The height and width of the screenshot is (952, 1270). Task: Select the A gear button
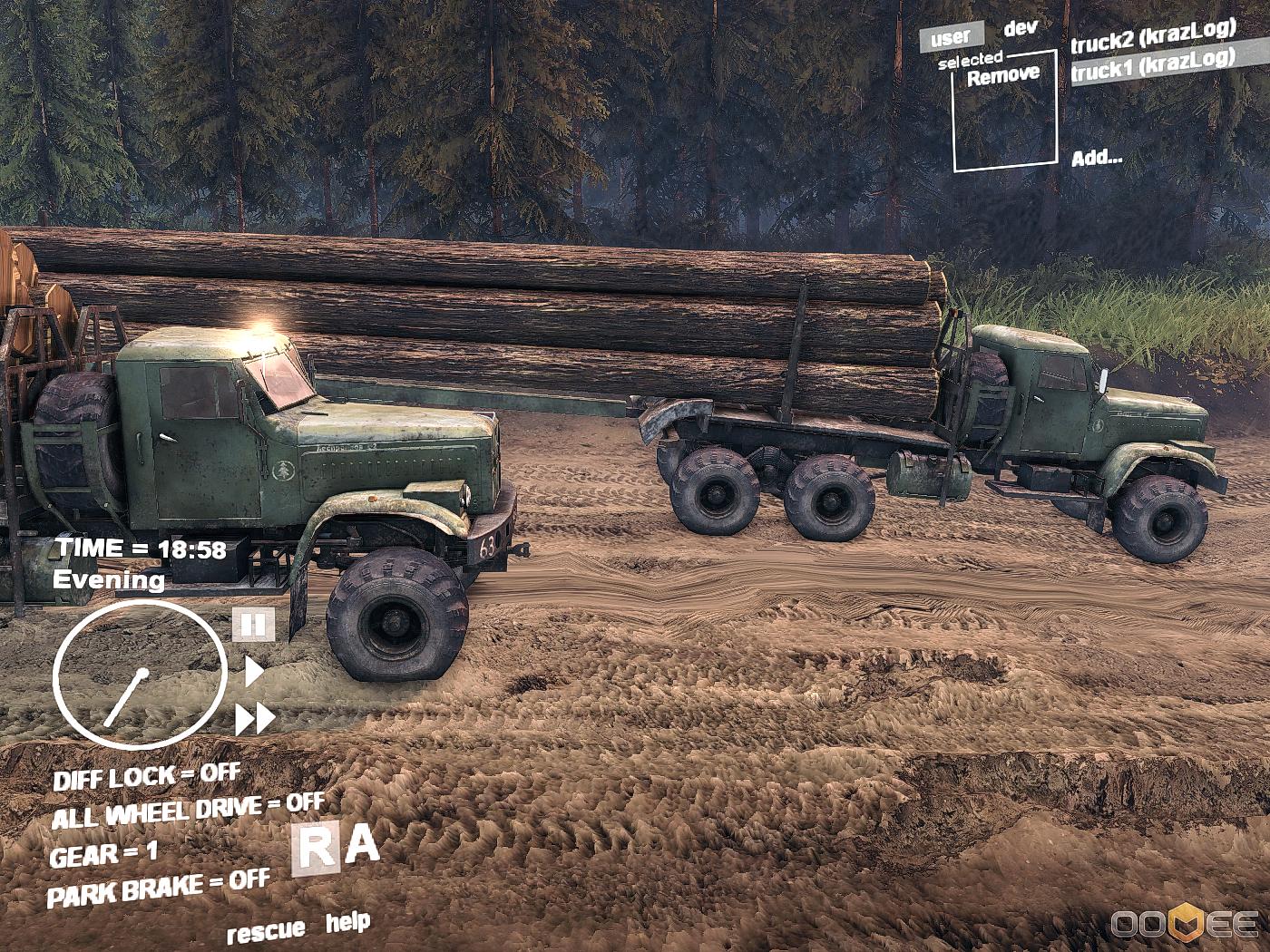click(363, 845)
